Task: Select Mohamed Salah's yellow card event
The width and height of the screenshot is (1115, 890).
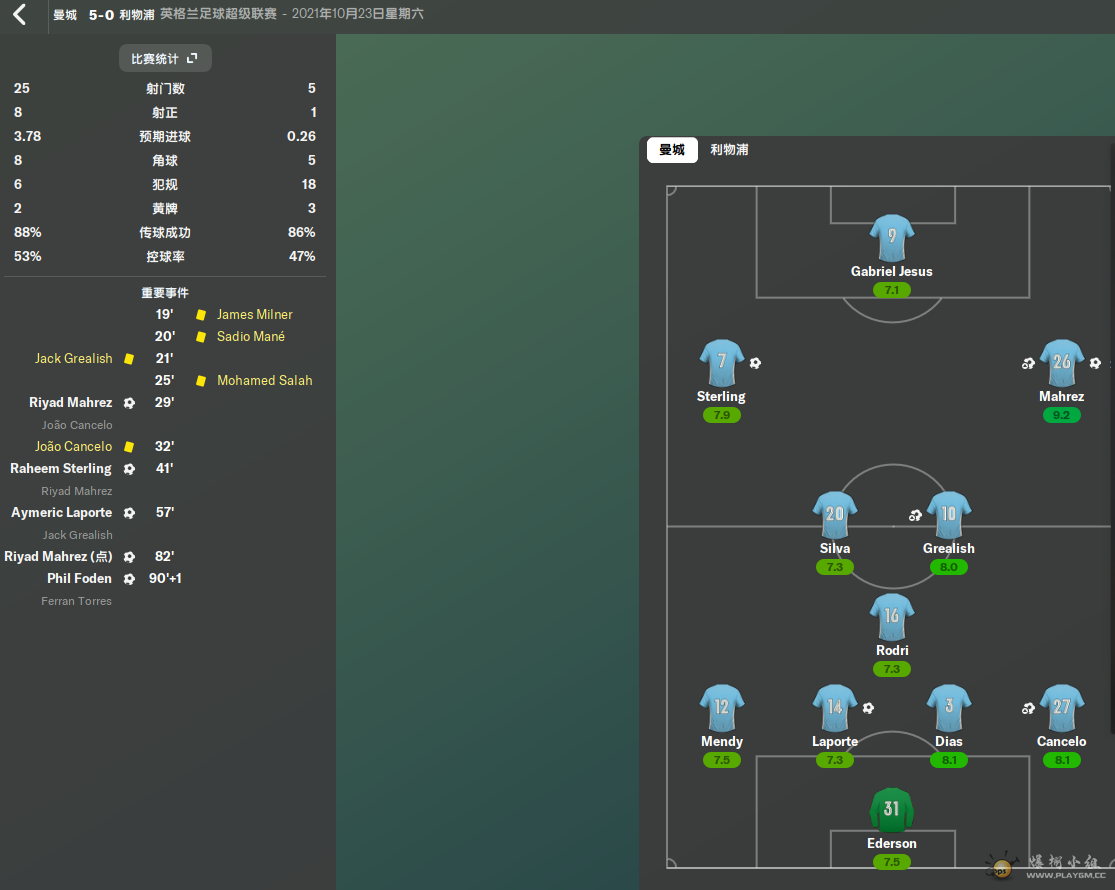Action: [264, 381]
